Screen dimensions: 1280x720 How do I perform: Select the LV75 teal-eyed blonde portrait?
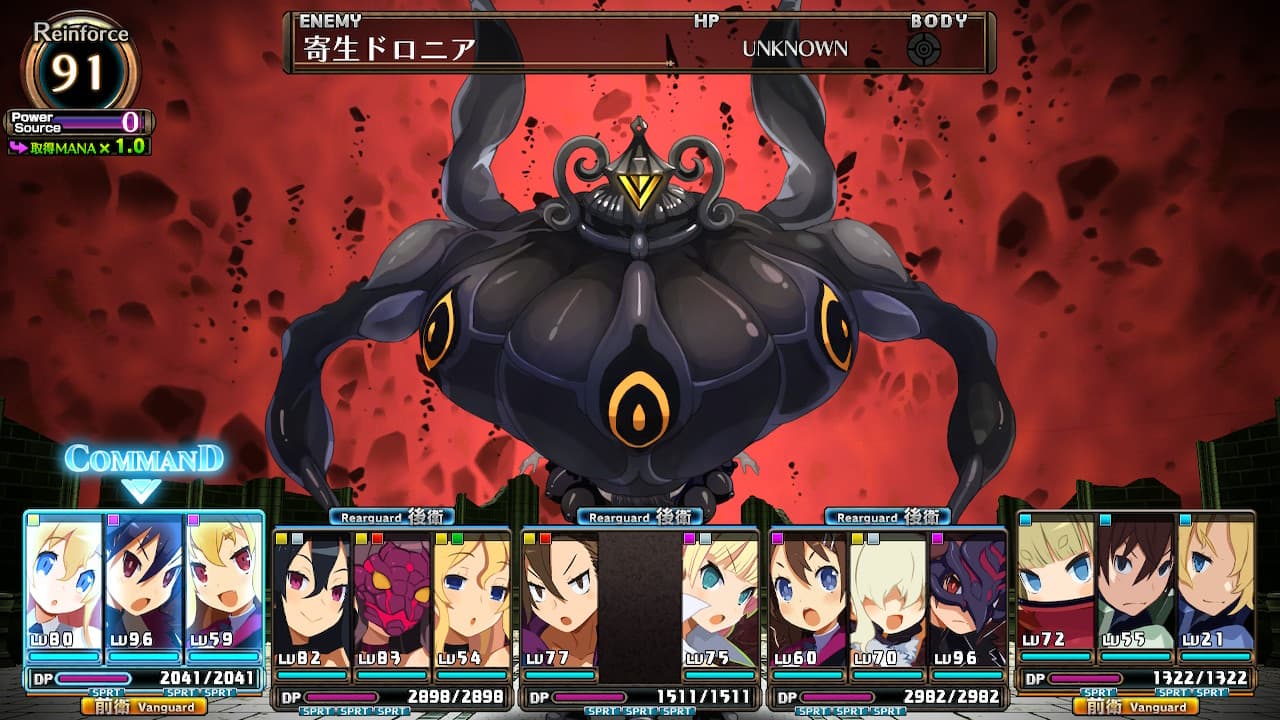(720, 600)
